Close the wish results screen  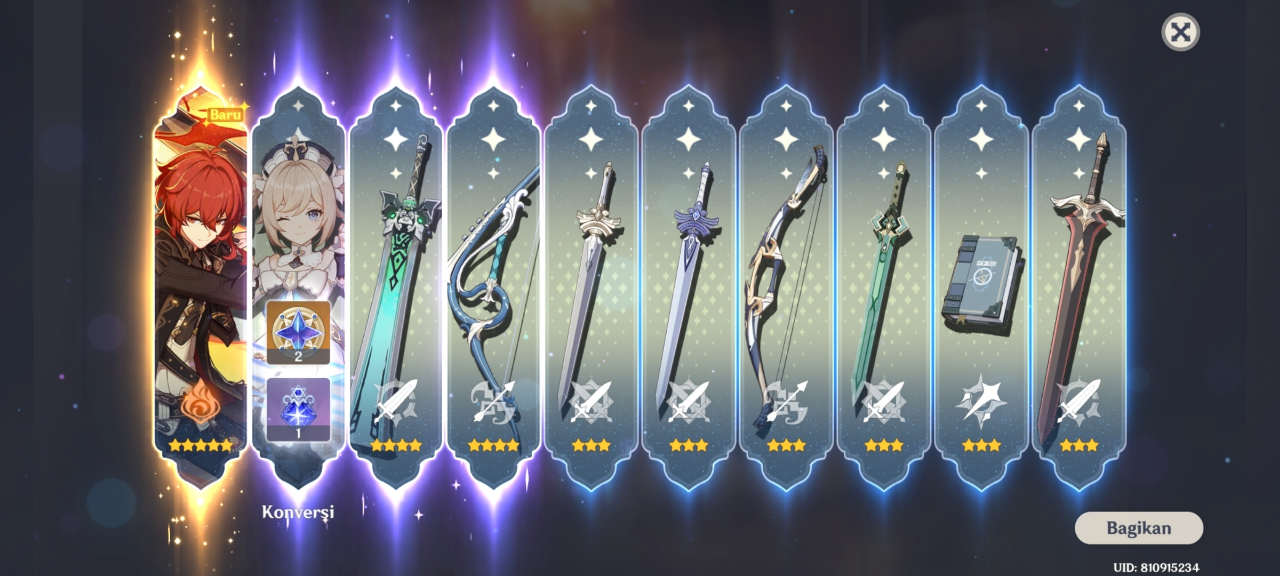[1180, 32]
